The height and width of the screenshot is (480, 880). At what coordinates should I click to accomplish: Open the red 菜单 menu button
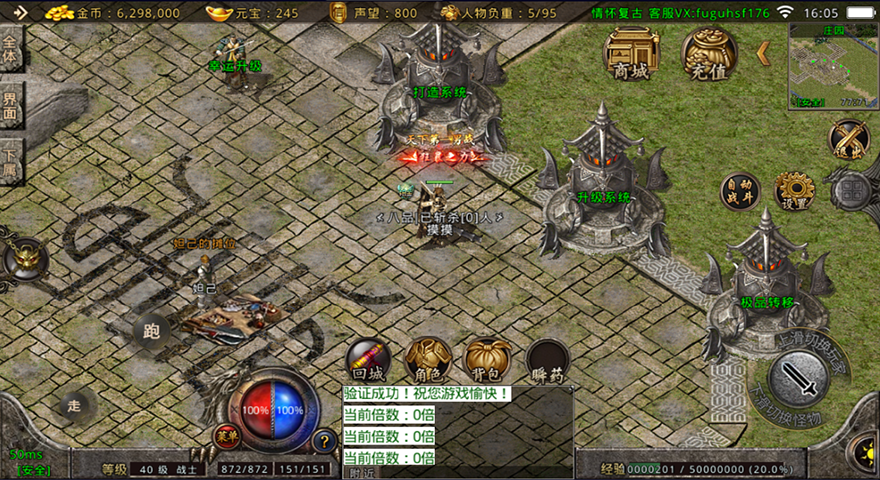pyautogui.click(x=227, y=437)
